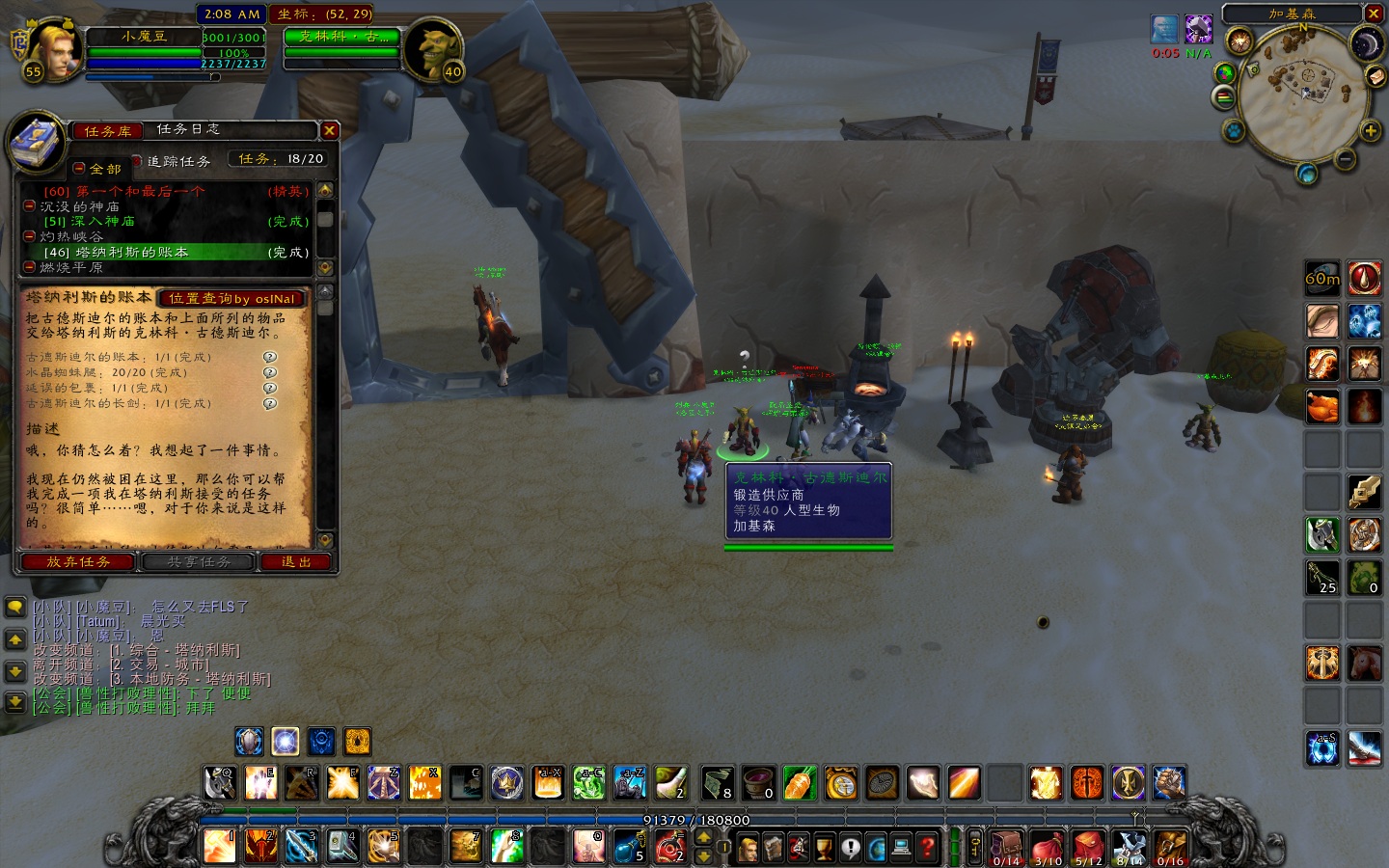Image resolution: width=1389 pixels, height=868 pixels.
Task: Zoom in the minimap with the plus button
Action: 1370,130
